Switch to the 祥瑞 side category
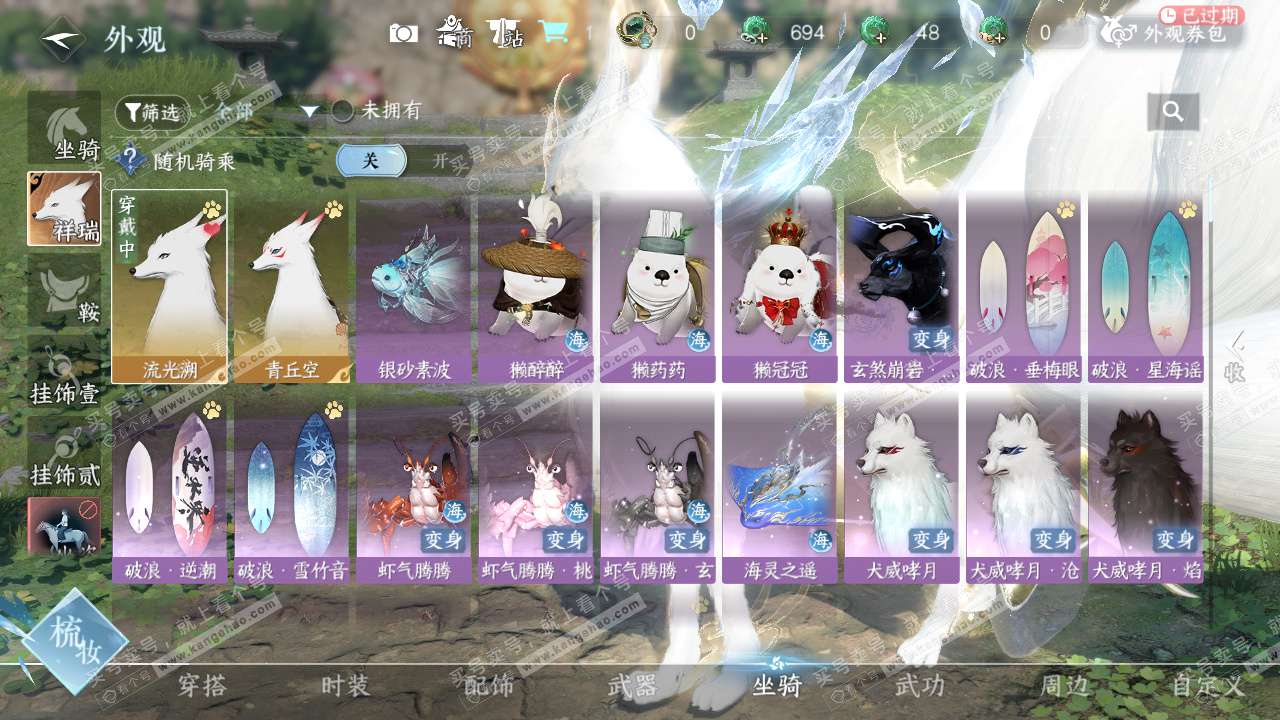 pyautogui.click(x=64, y=209)
